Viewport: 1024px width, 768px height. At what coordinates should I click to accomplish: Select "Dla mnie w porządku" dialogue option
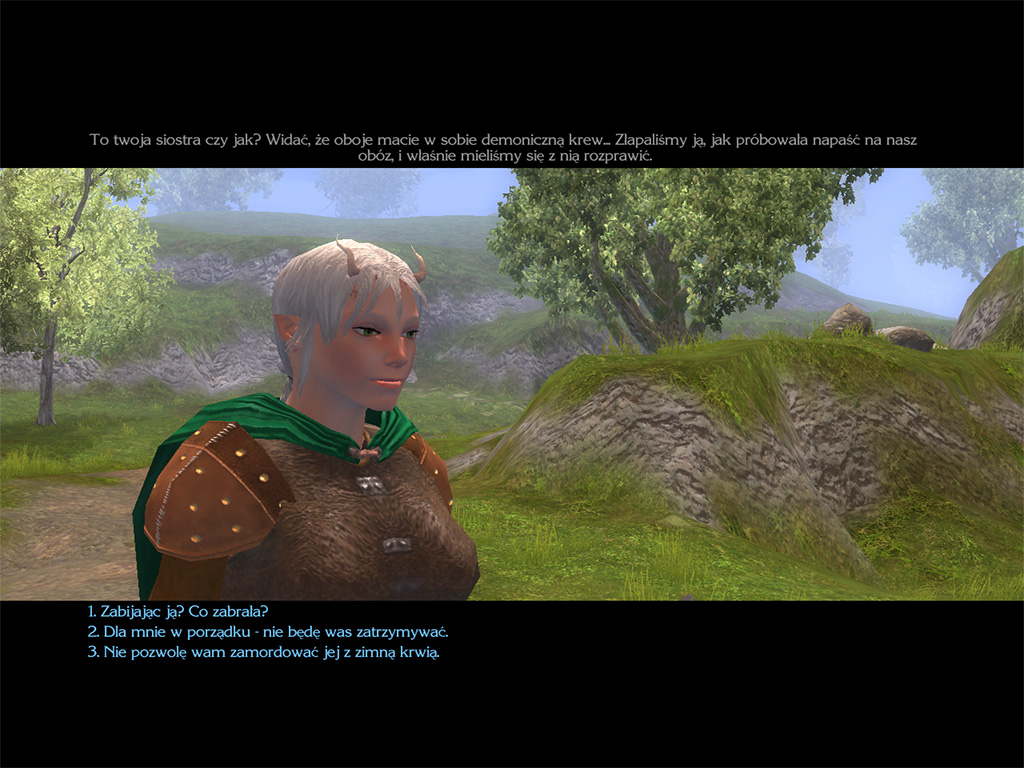click(267, 632)
